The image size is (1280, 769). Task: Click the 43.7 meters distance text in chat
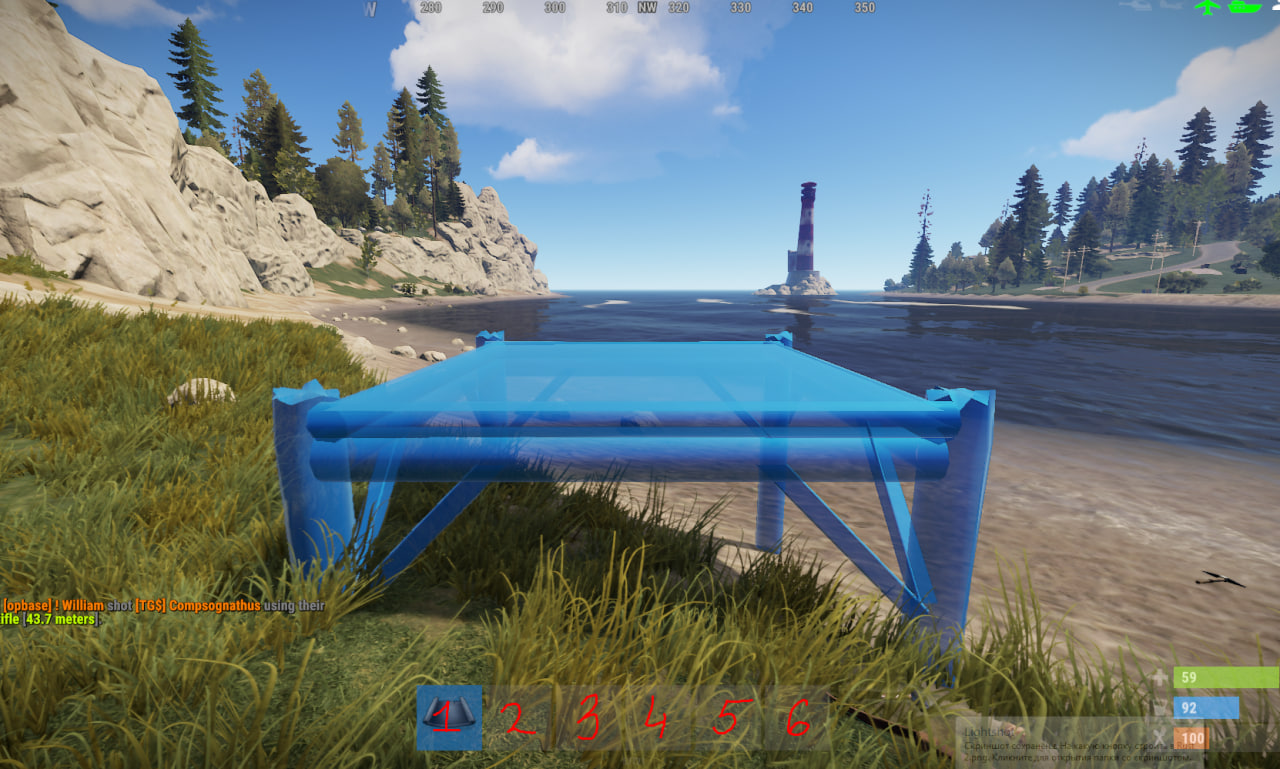coord(57,619)
